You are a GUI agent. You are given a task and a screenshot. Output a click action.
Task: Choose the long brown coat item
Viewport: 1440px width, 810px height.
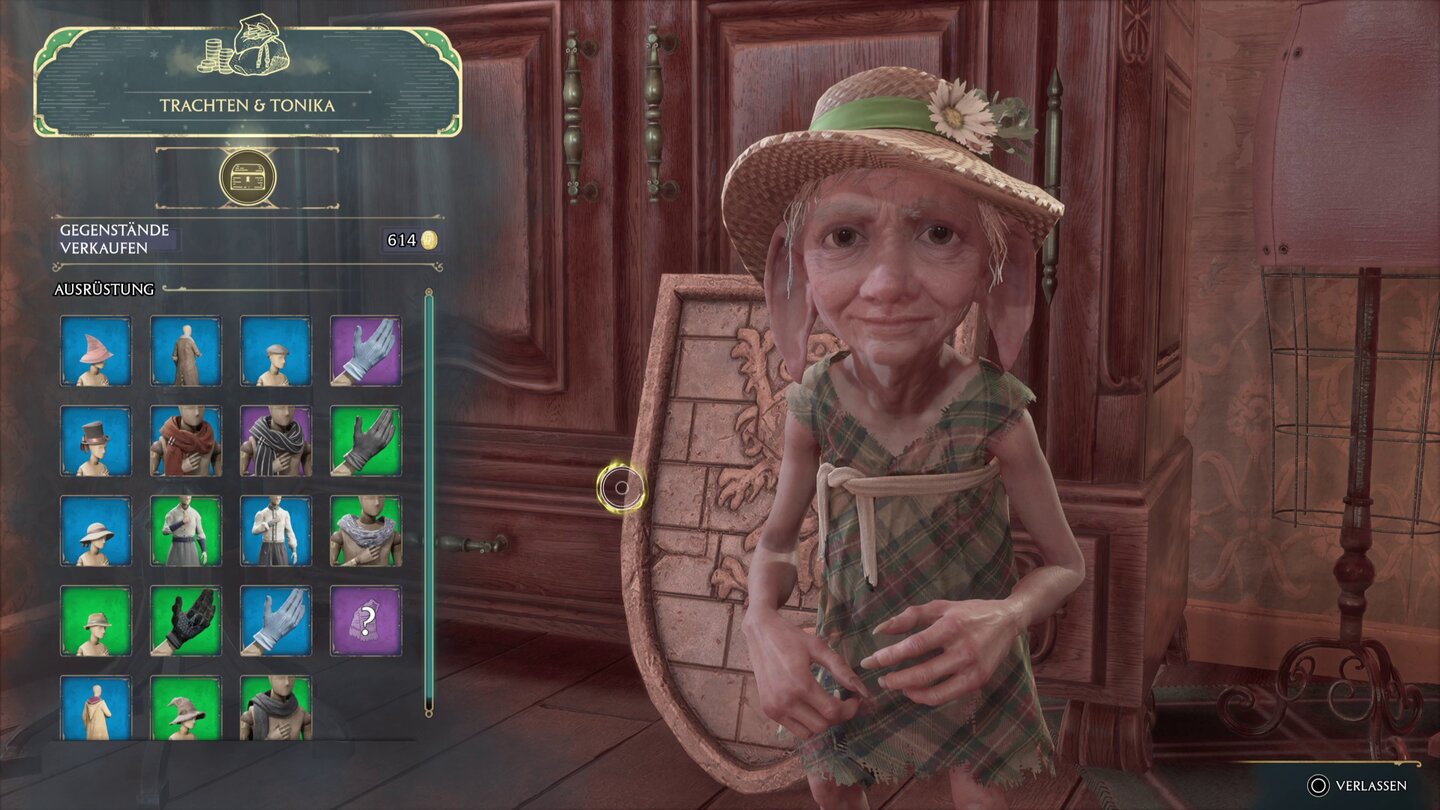(186, 351)
